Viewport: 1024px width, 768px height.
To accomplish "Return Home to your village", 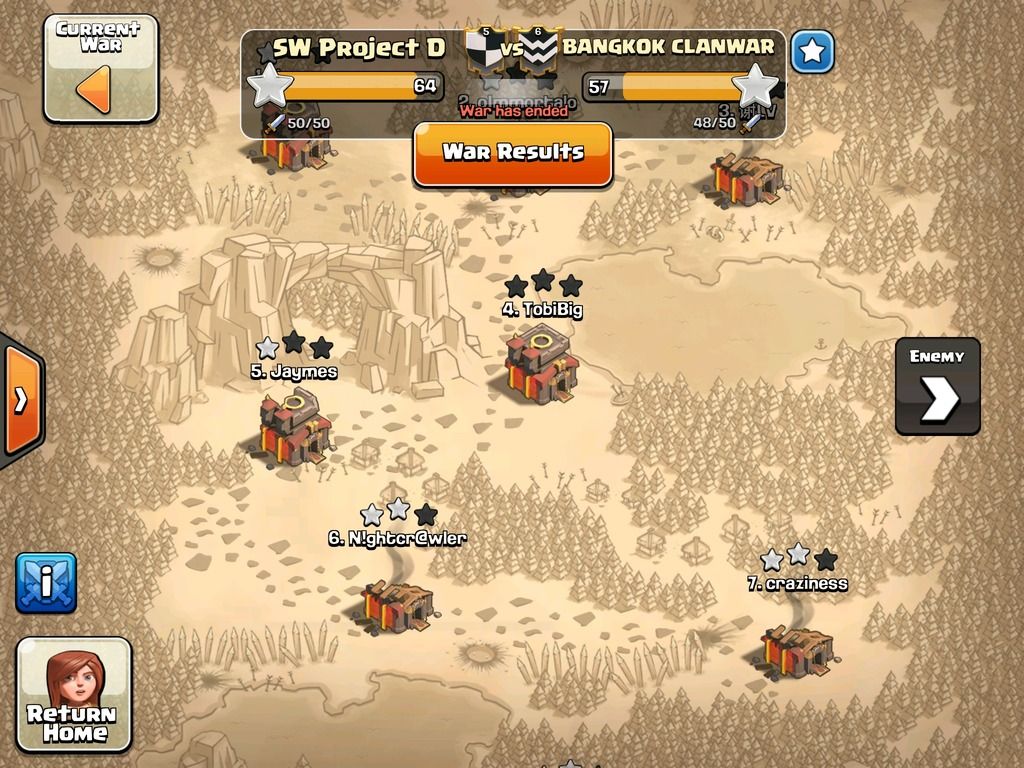I will pos(74,694).
